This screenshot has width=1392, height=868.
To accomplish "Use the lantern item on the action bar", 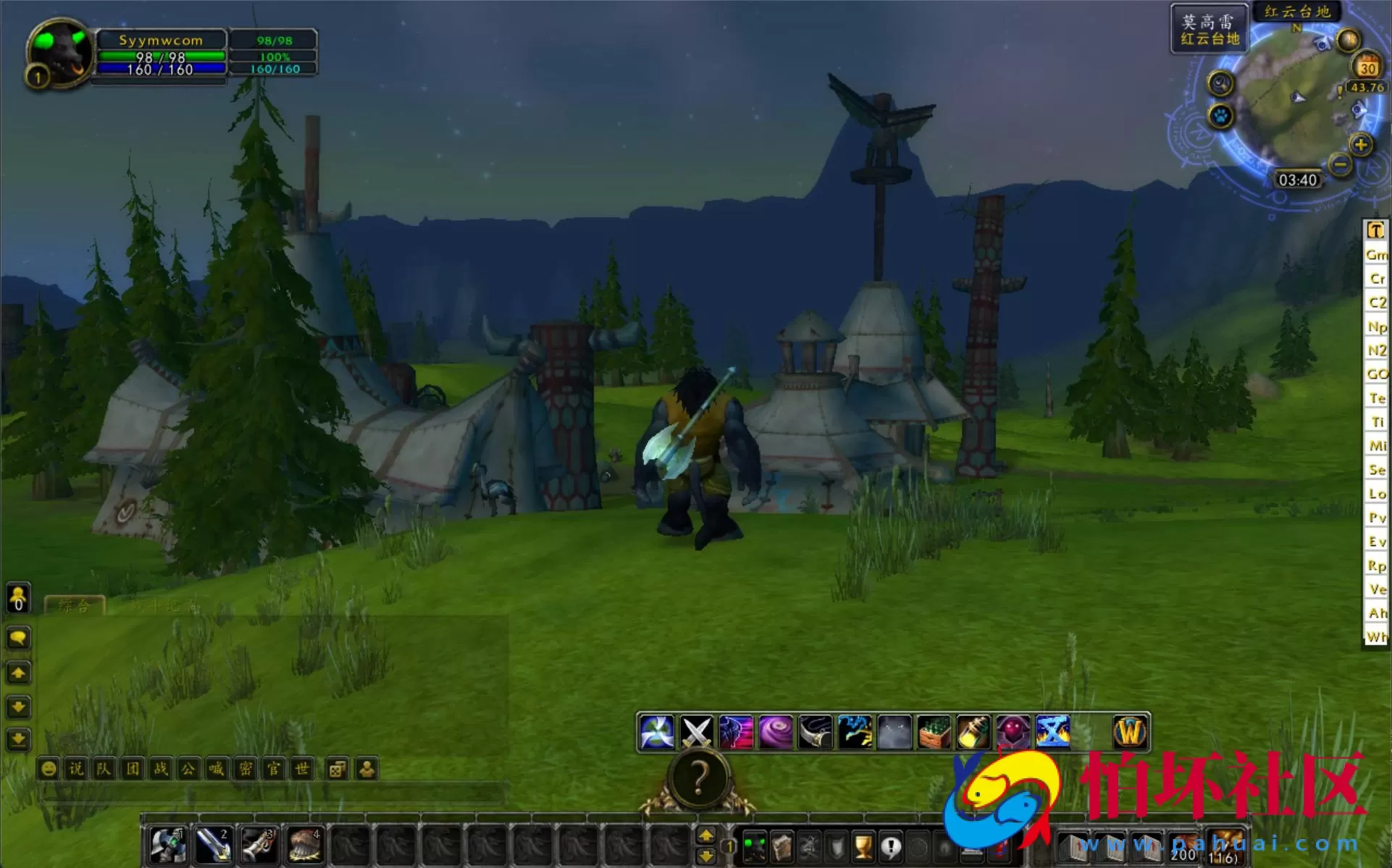I will pyautogui.click(x=973, y=731).
